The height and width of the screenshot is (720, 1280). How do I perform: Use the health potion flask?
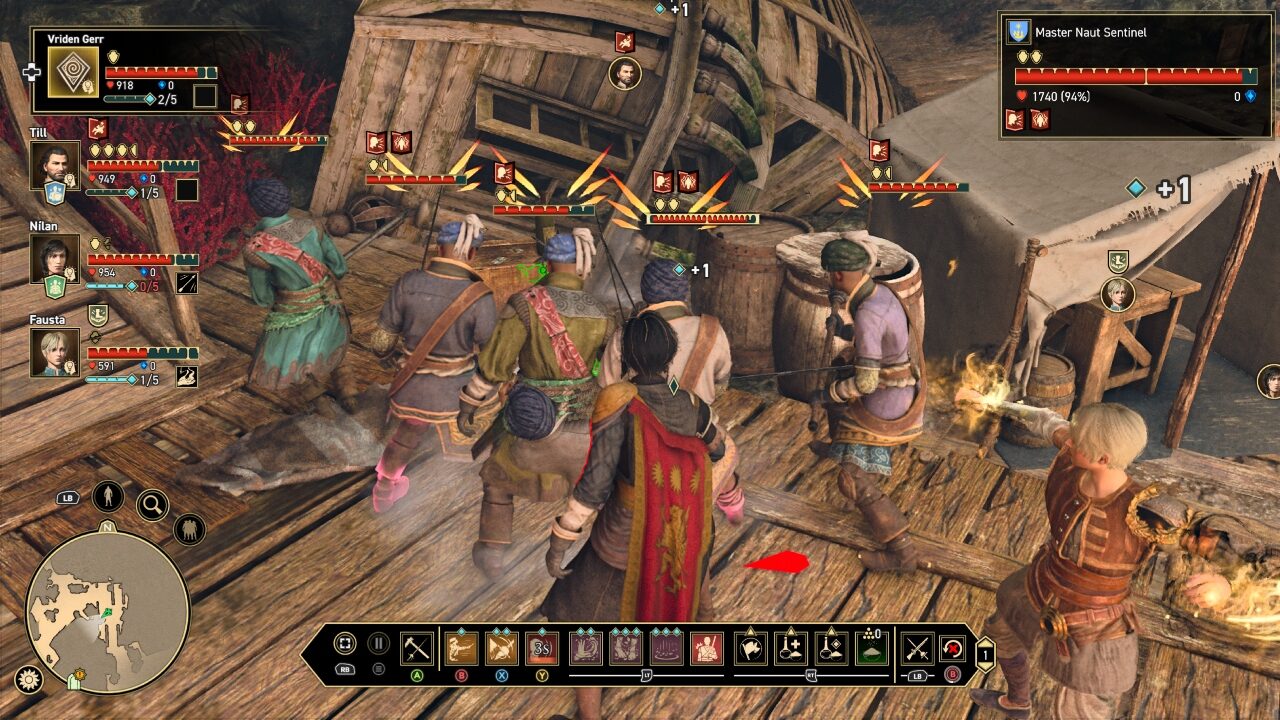coord(790,648)
